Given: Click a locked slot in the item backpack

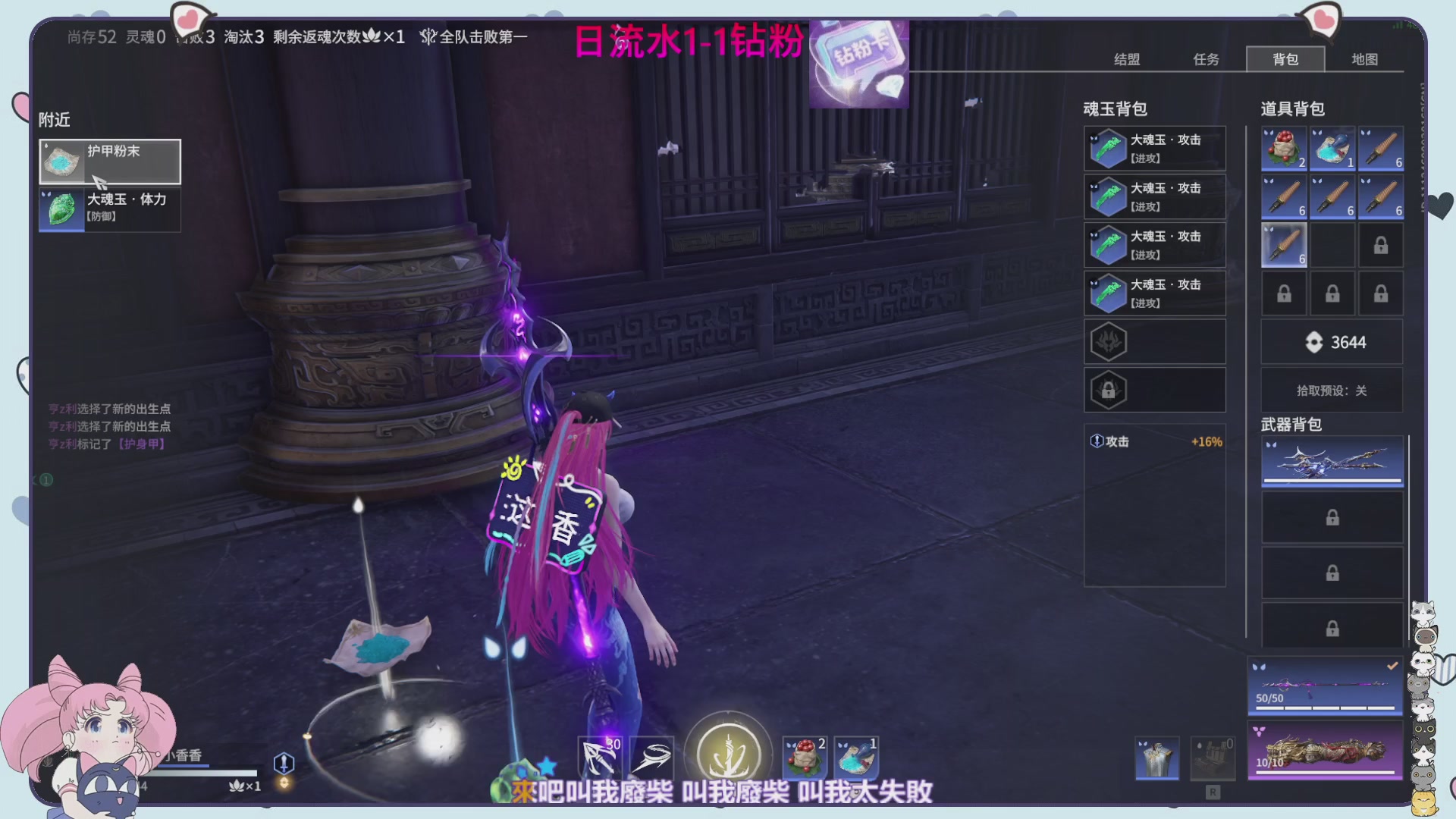Looking at the screenshot, I should tap(1380, 244).
